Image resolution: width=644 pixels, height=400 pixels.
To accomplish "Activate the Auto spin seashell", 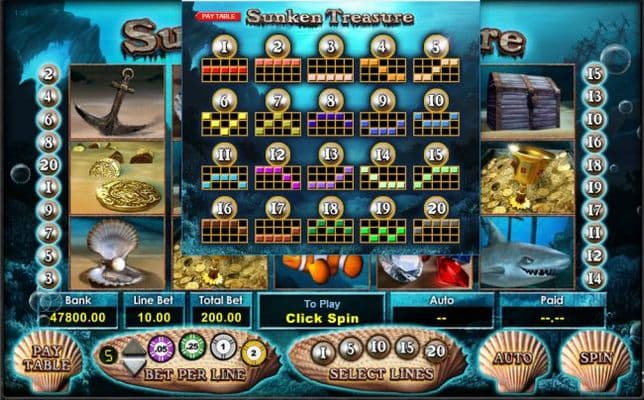I will pos(512,359).
